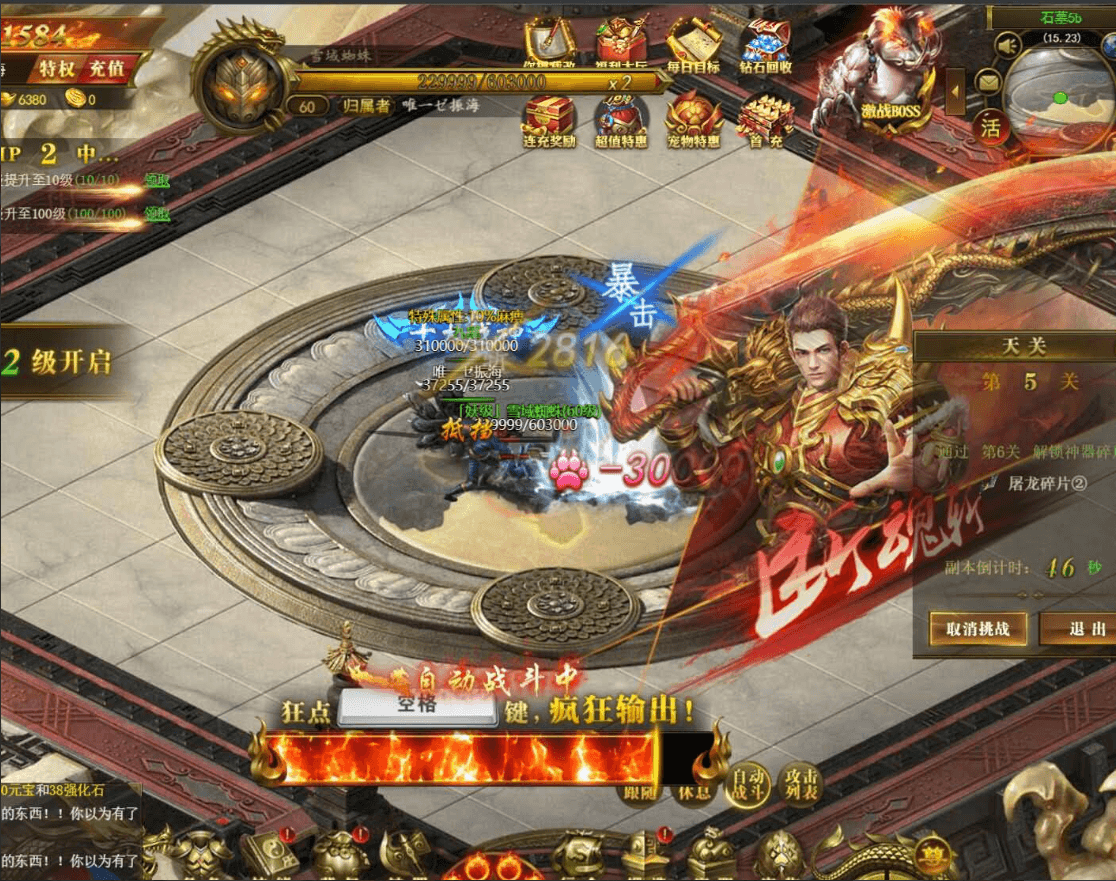The width and height of the screenshot is (1116, 881).
Task: Open the 攻击列表 attack list
Action: pyautogui.click(x=801, y=783)
